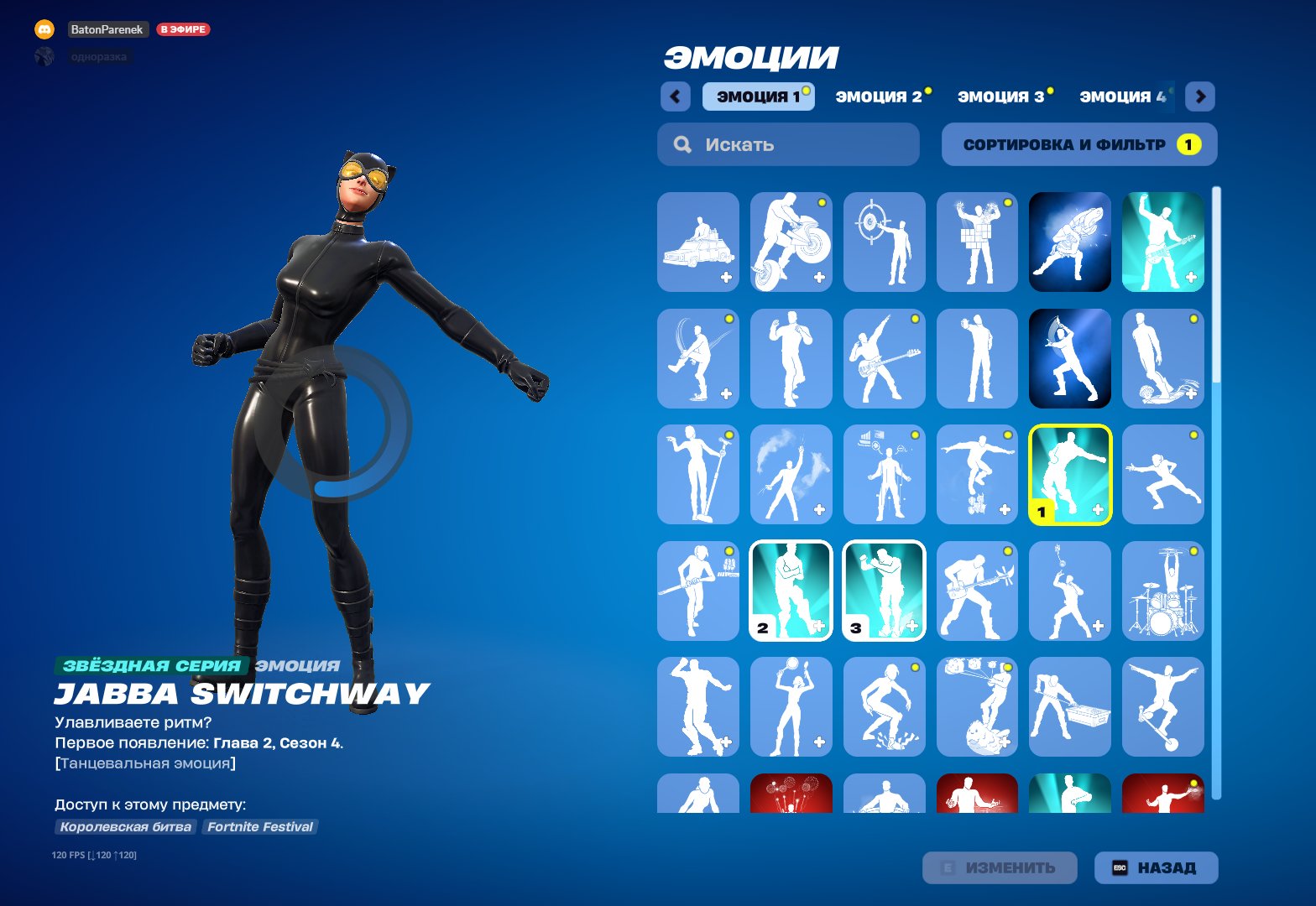Pick the red fireworks emote icon

(790, 797)
